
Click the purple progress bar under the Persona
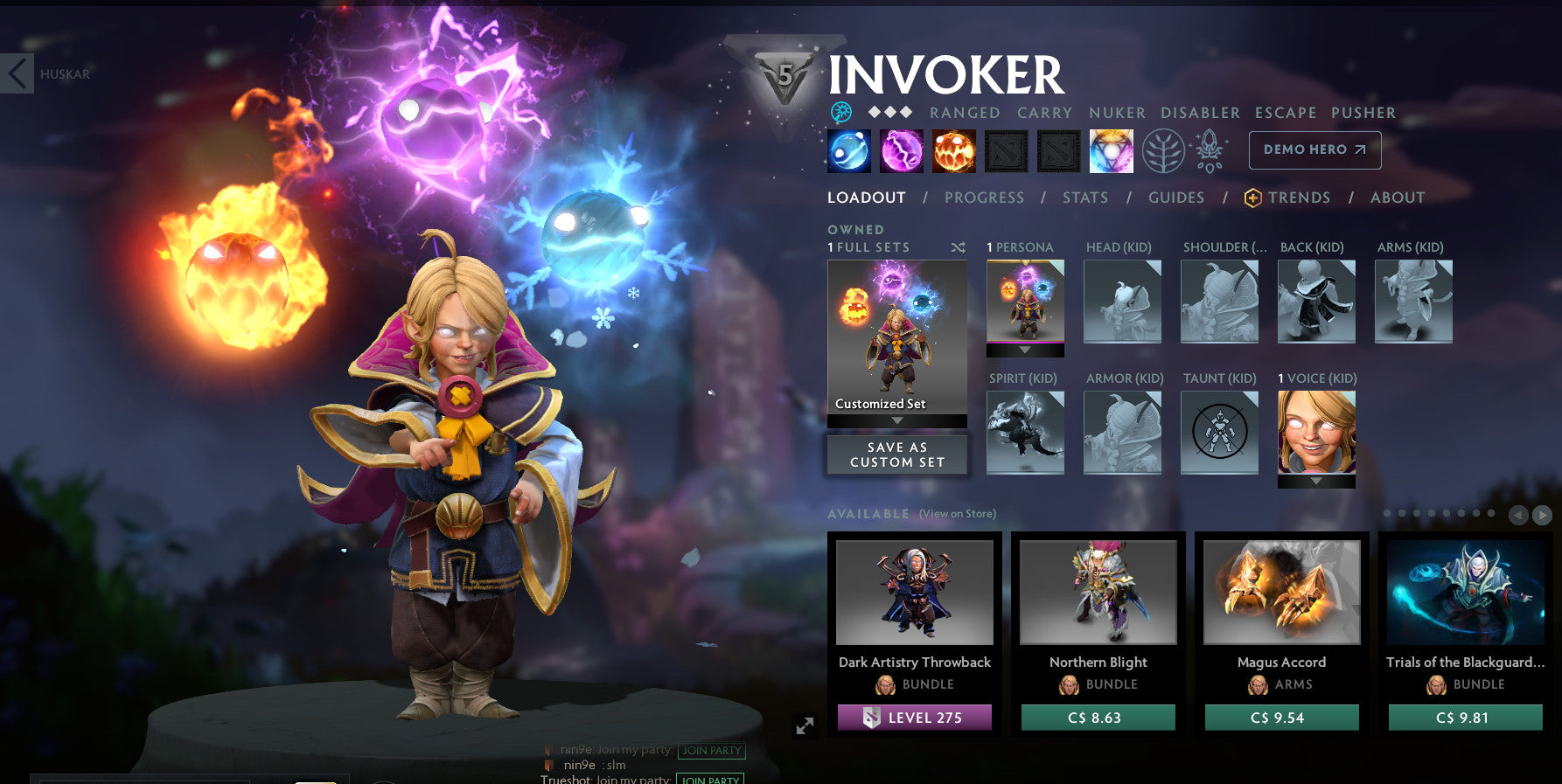pyautogui.click(x=1024, y=343)
